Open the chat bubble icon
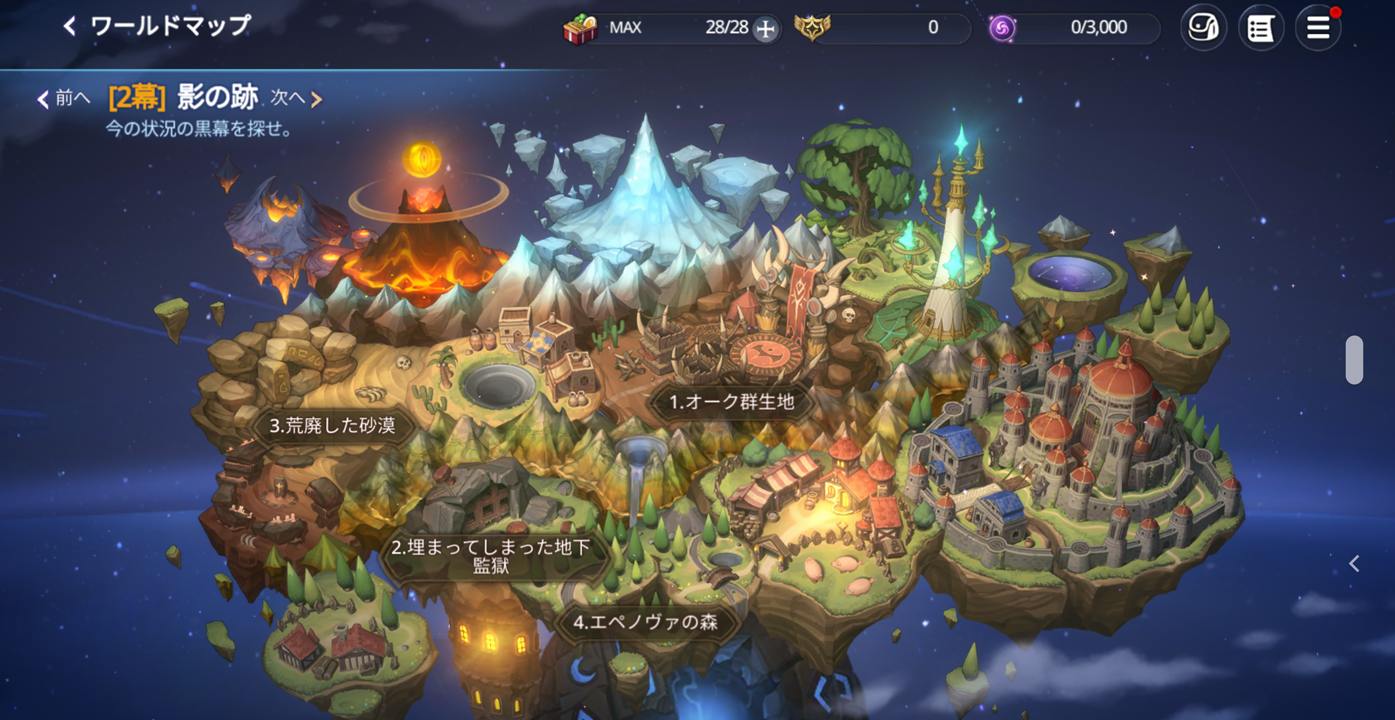The image size is (1395, 720). [x=1203, y=28]
